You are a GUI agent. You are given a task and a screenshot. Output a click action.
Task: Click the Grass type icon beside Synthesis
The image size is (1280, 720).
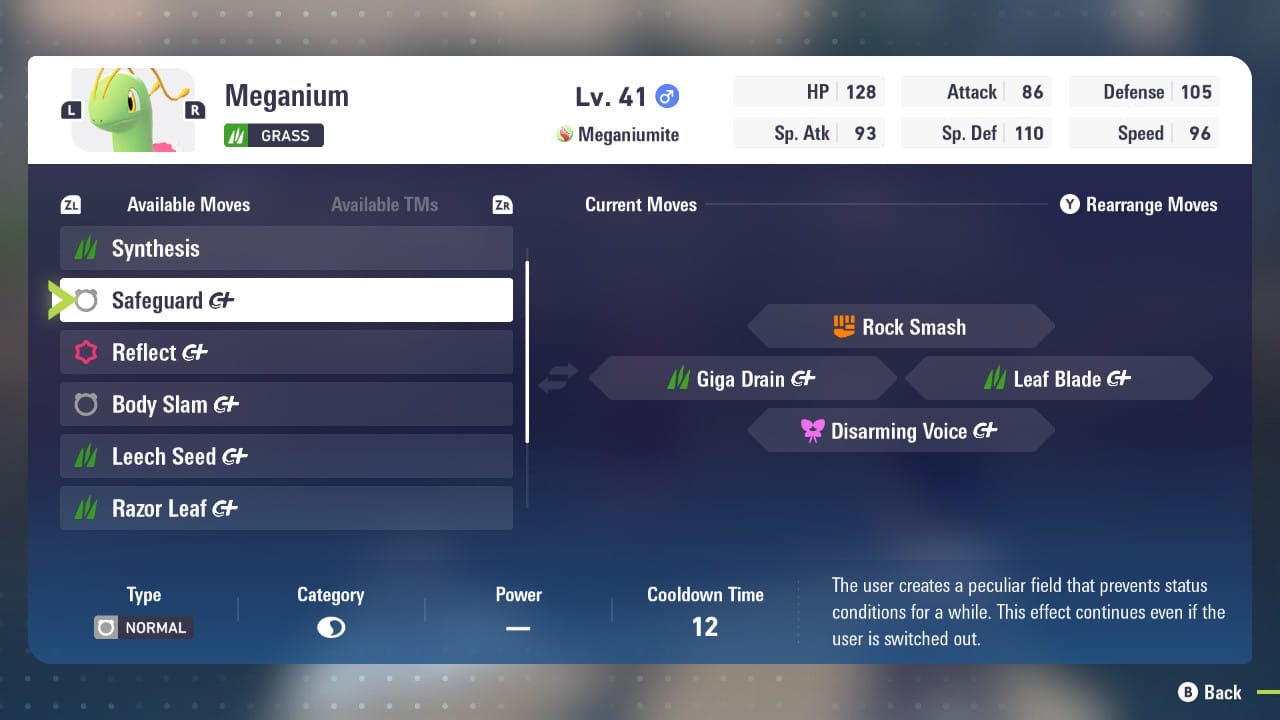(x=85, y=248)
